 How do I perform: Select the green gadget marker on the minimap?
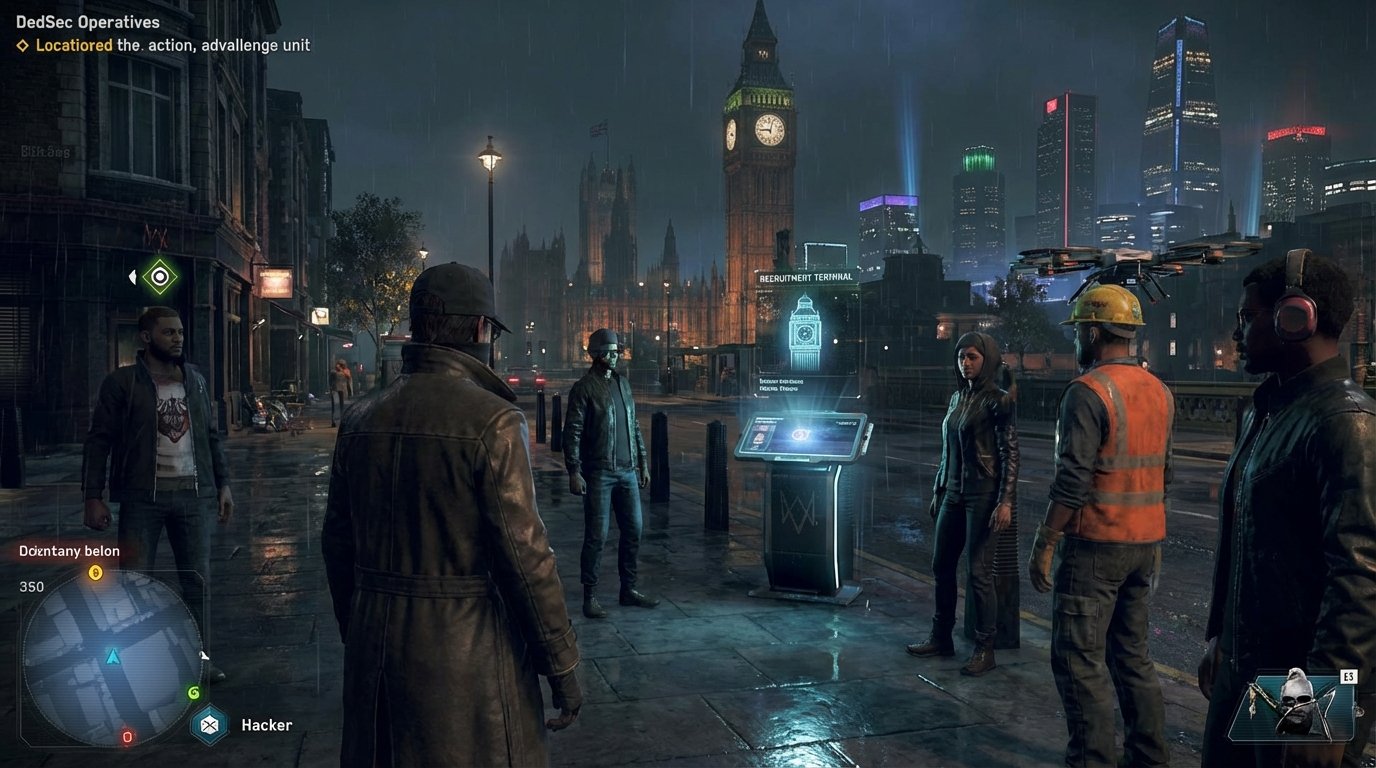pyautogui.click(x=194, y=692)
